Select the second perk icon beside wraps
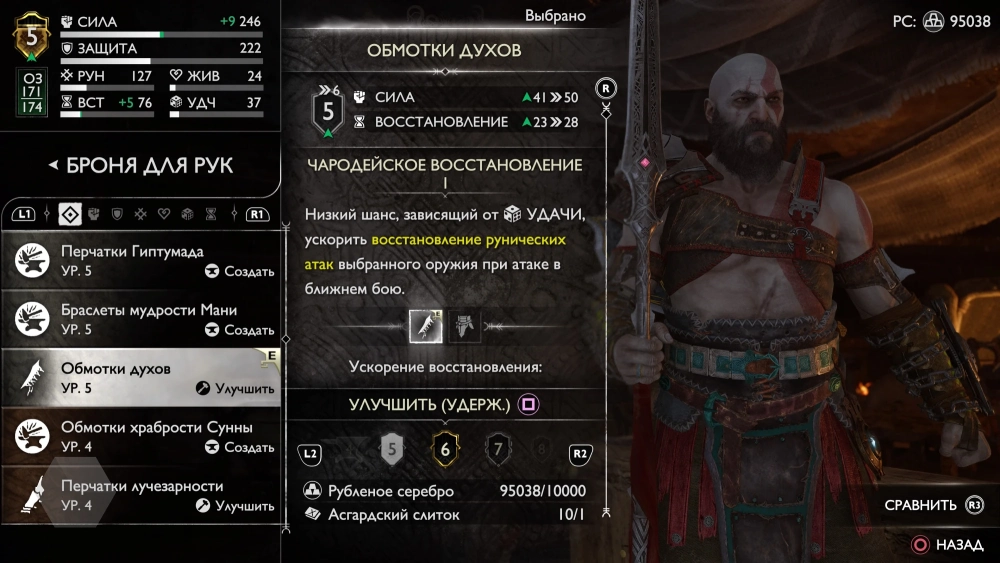The image size is (1000, 563). [463, 325]
